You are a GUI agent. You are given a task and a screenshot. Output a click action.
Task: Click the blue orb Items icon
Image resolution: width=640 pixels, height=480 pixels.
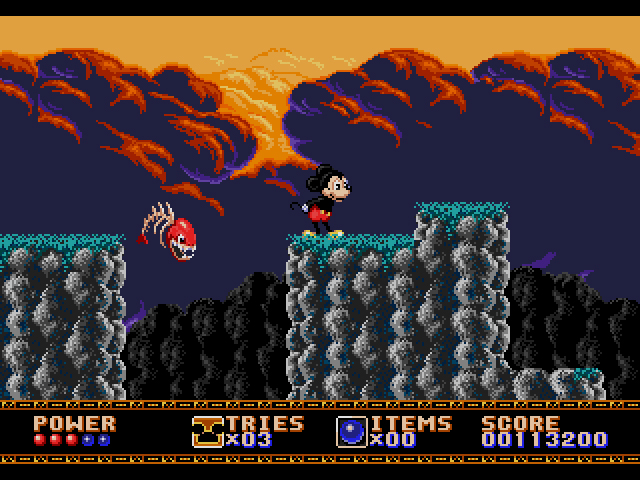351,431
